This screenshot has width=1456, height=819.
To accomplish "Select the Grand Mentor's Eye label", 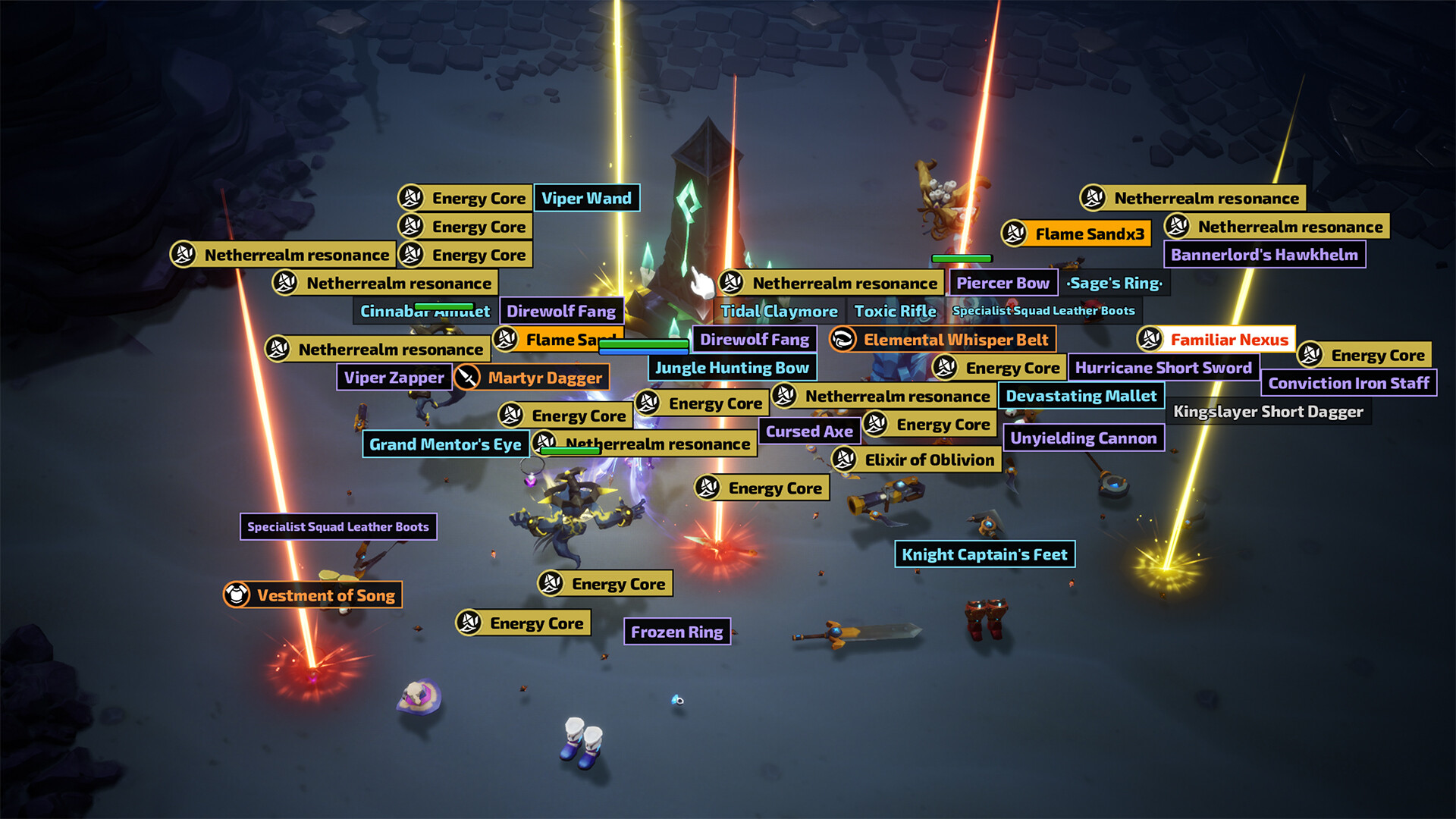I will [x=445, y=444].
